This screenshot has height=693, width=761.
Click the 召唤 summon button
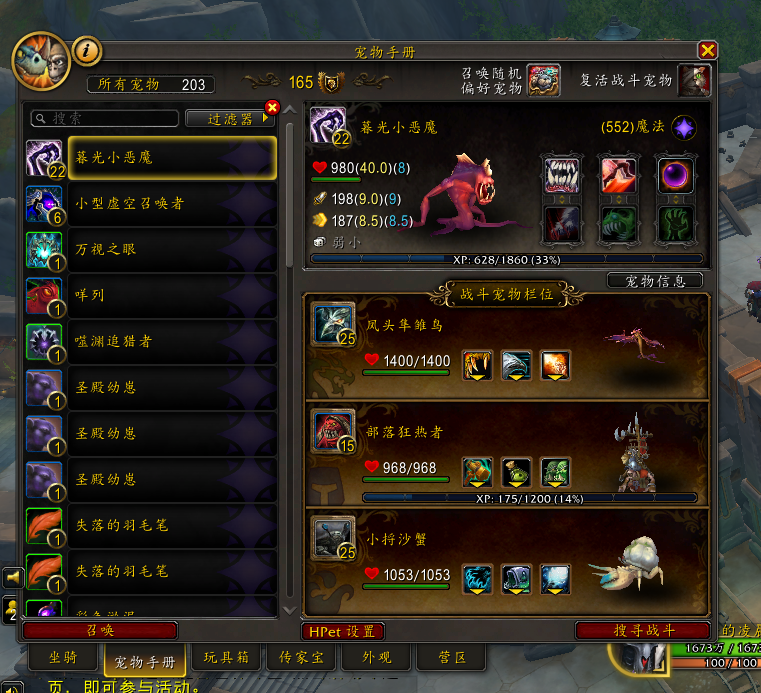click(99, 630)
